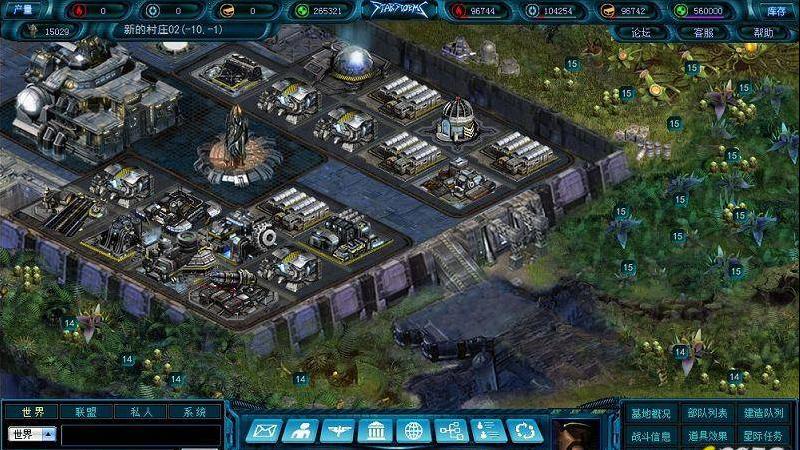Open the 道具效果 item effects panel

(x=708, y=436)
